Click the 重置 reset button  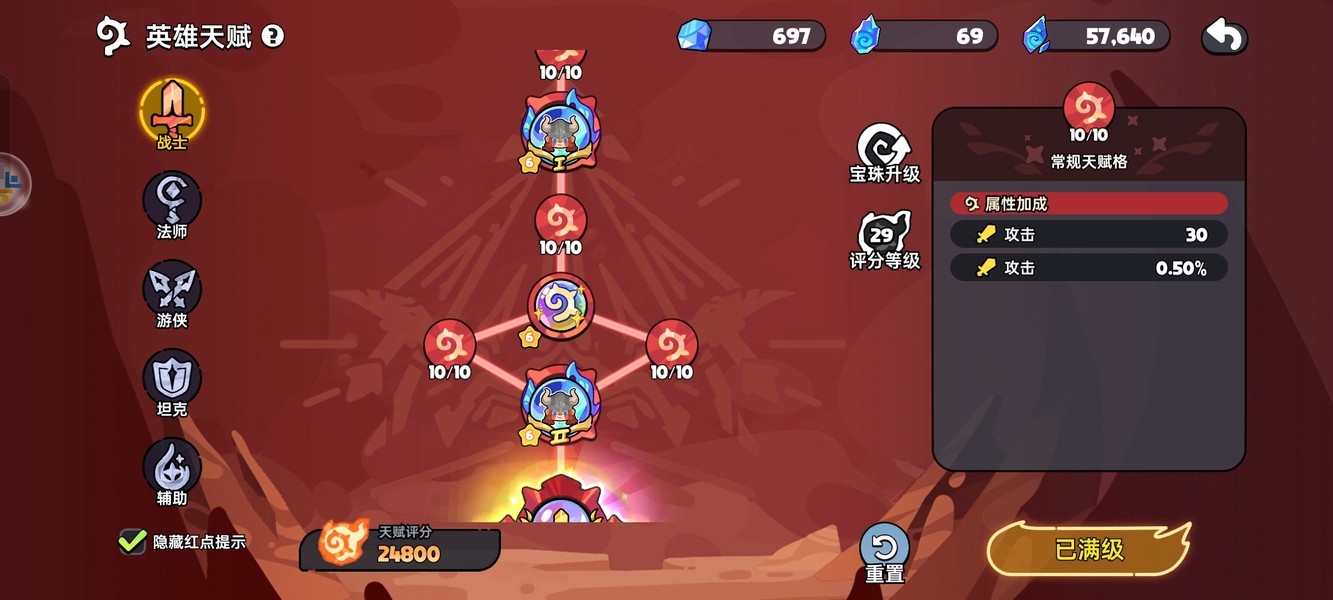(884, 548)
